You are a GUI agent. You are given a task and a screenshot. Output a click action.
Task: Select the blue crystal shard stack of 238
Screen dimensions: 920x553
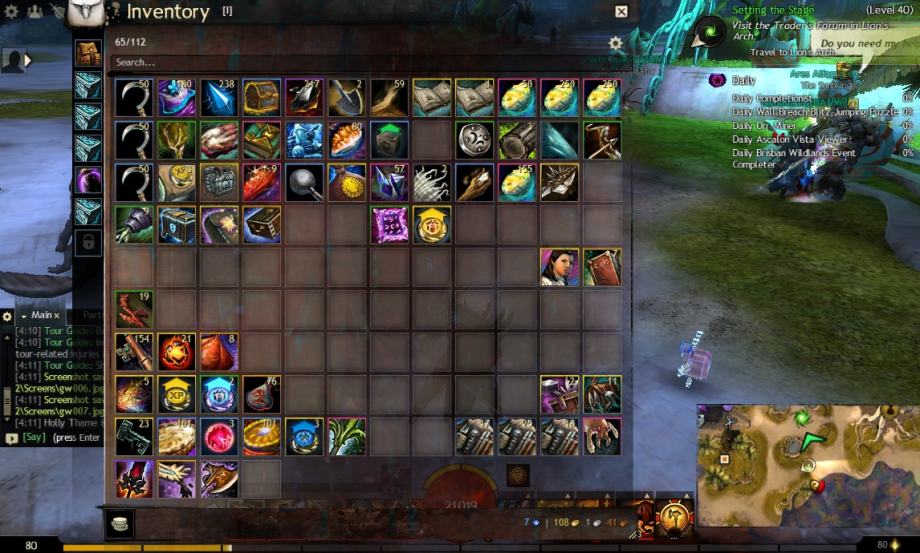[x=218, y=98]
